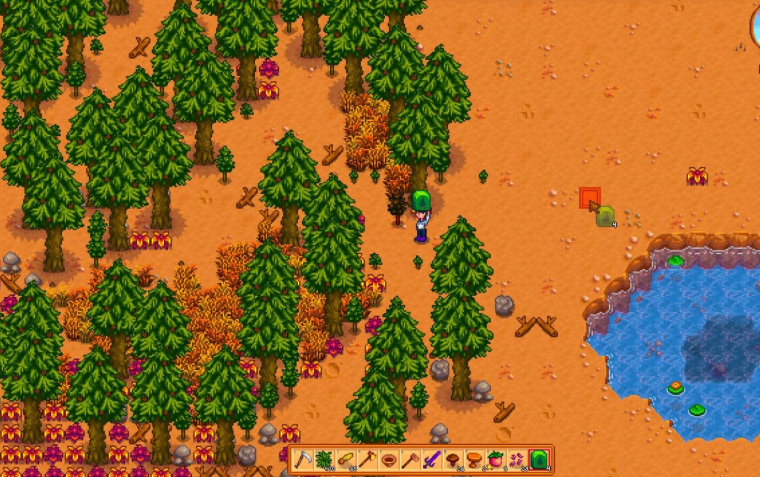Viewport: 760px width, 477px height.
Task: Select the pink fruit slot
Action: (496, 460)
